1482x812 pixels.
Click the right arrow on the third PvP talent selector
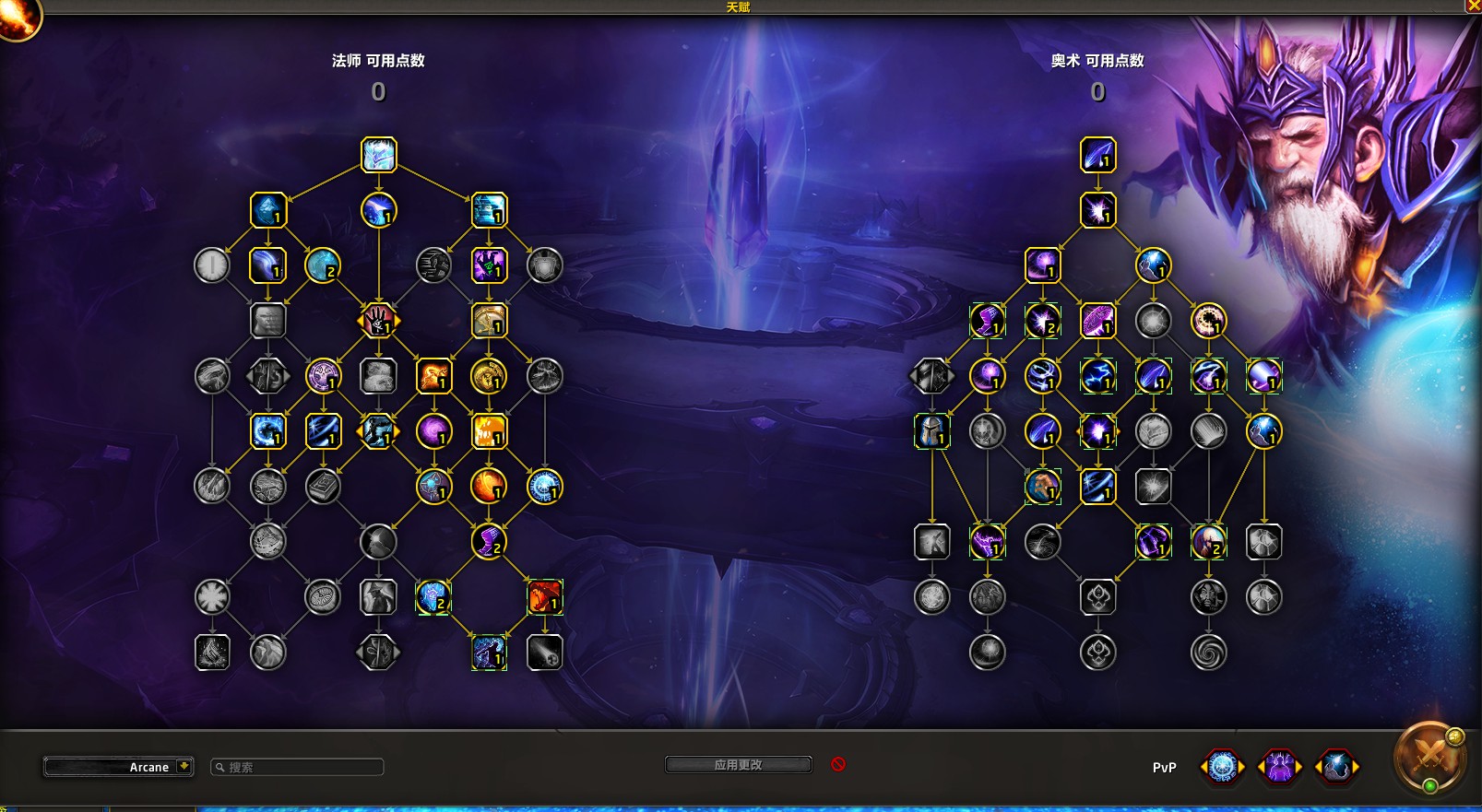pos(1356,766)
